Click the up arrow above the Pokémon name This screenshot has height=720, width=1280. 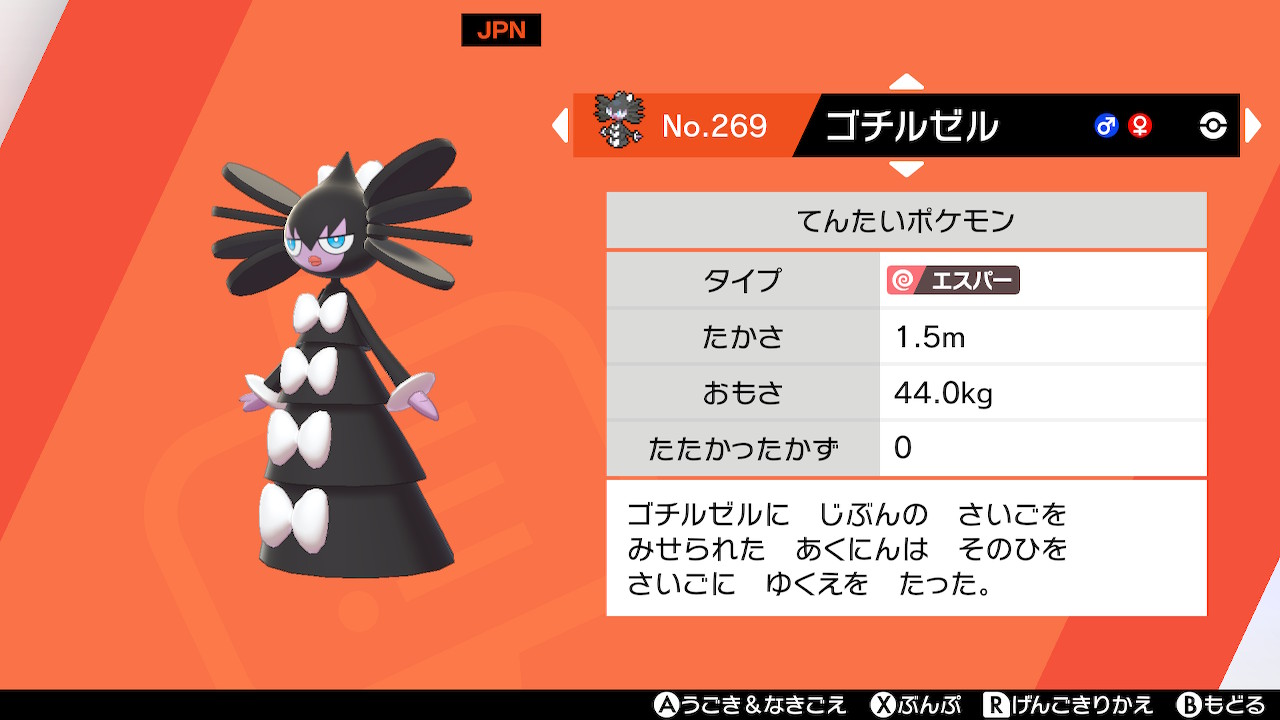[906, 83]
